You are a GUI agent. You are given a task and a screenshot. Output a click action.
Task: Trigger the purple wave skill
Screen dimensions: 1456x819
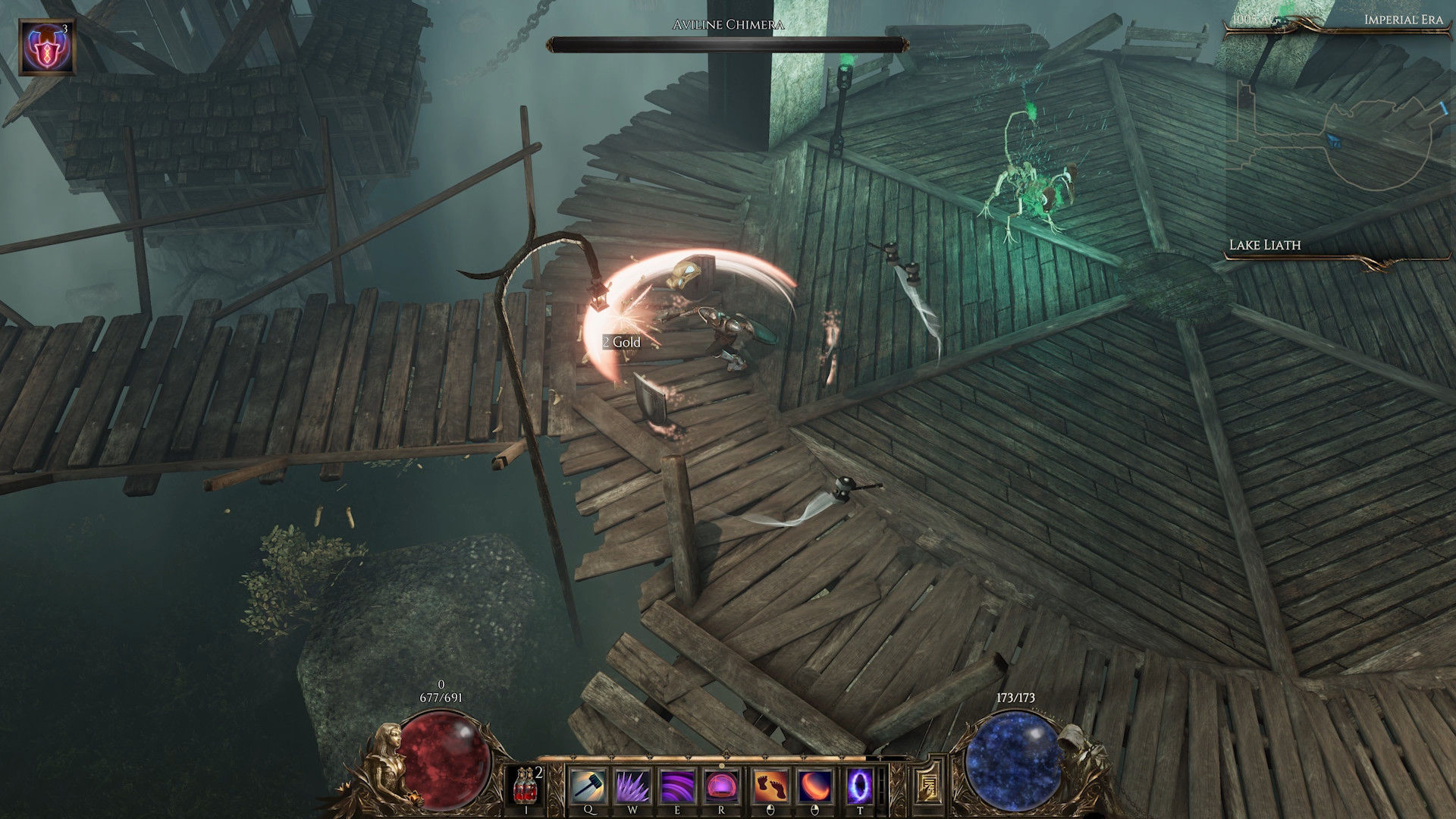point(677,786)
